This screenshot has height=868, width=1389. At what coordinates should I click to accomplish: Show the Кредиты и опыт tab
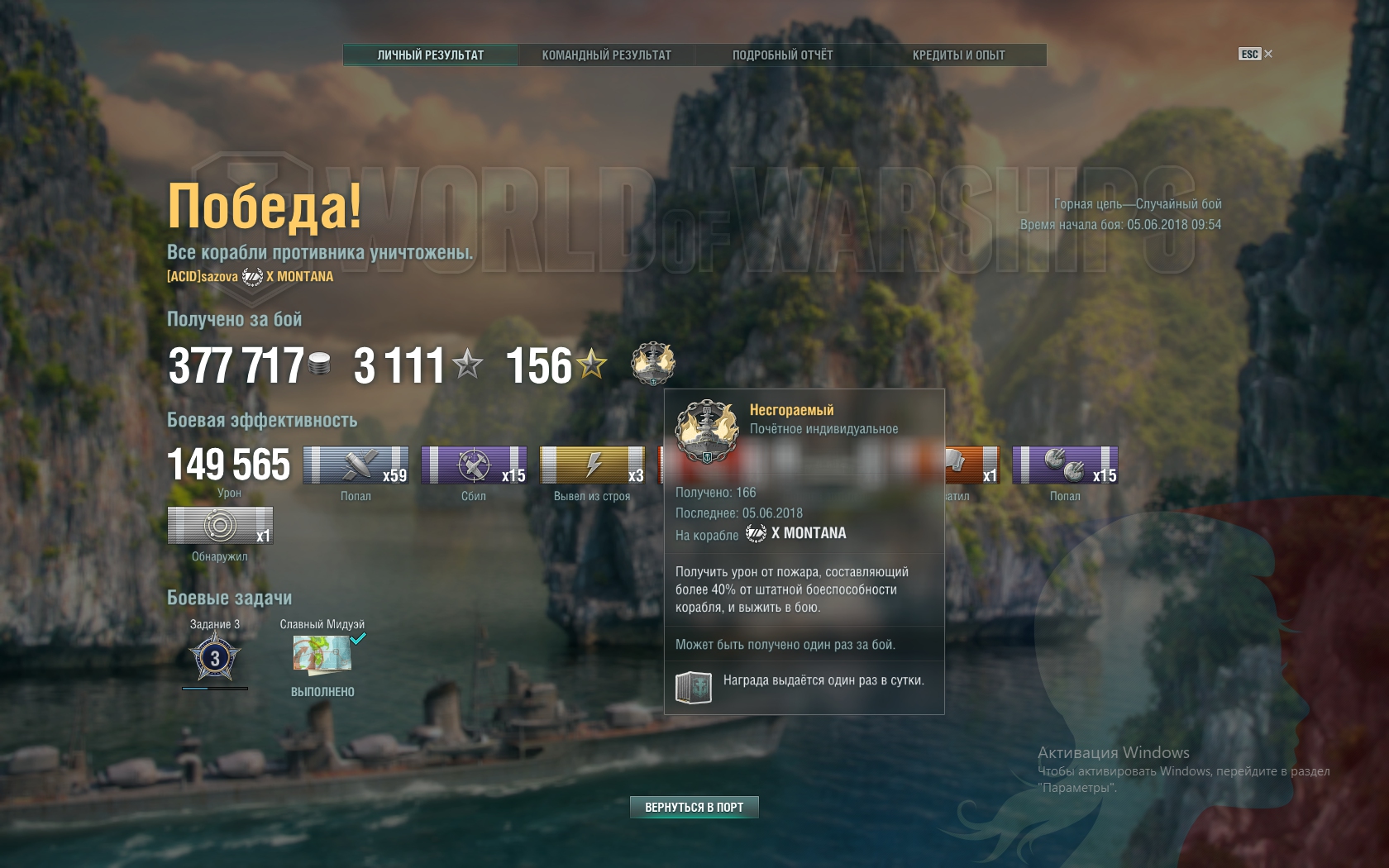(x=958, y=55)
